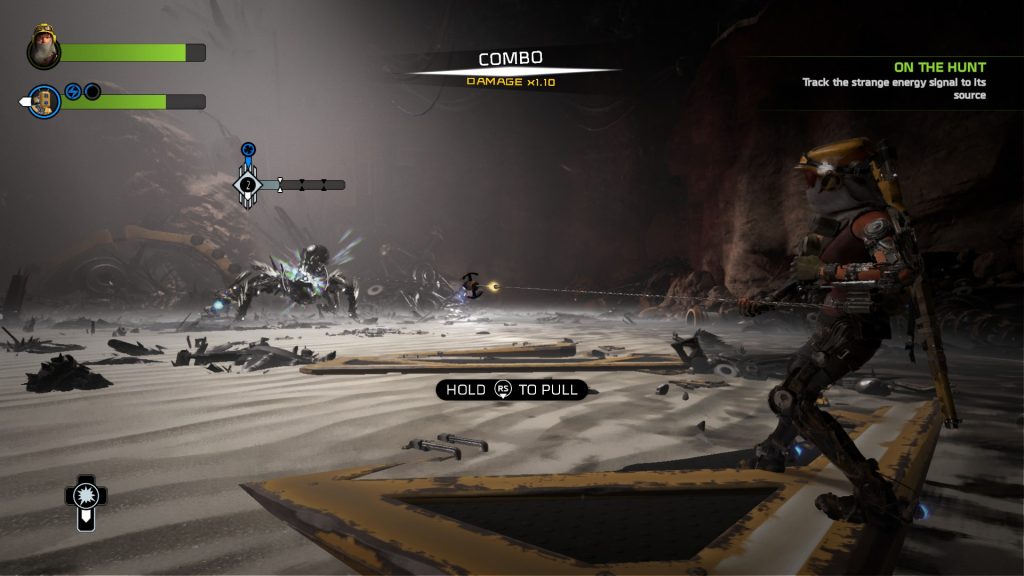
Task: Click Joule's bearded character portrait
Action: [x=44, y=47]
